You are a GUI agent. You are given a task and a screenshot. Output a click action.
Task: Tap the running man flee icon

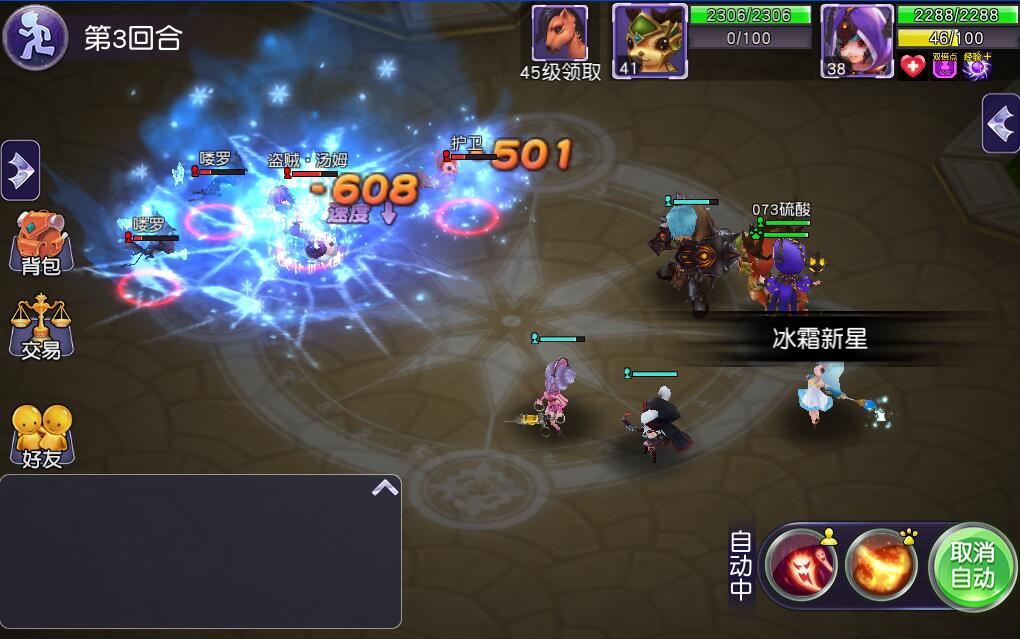[x=35, y=36]
